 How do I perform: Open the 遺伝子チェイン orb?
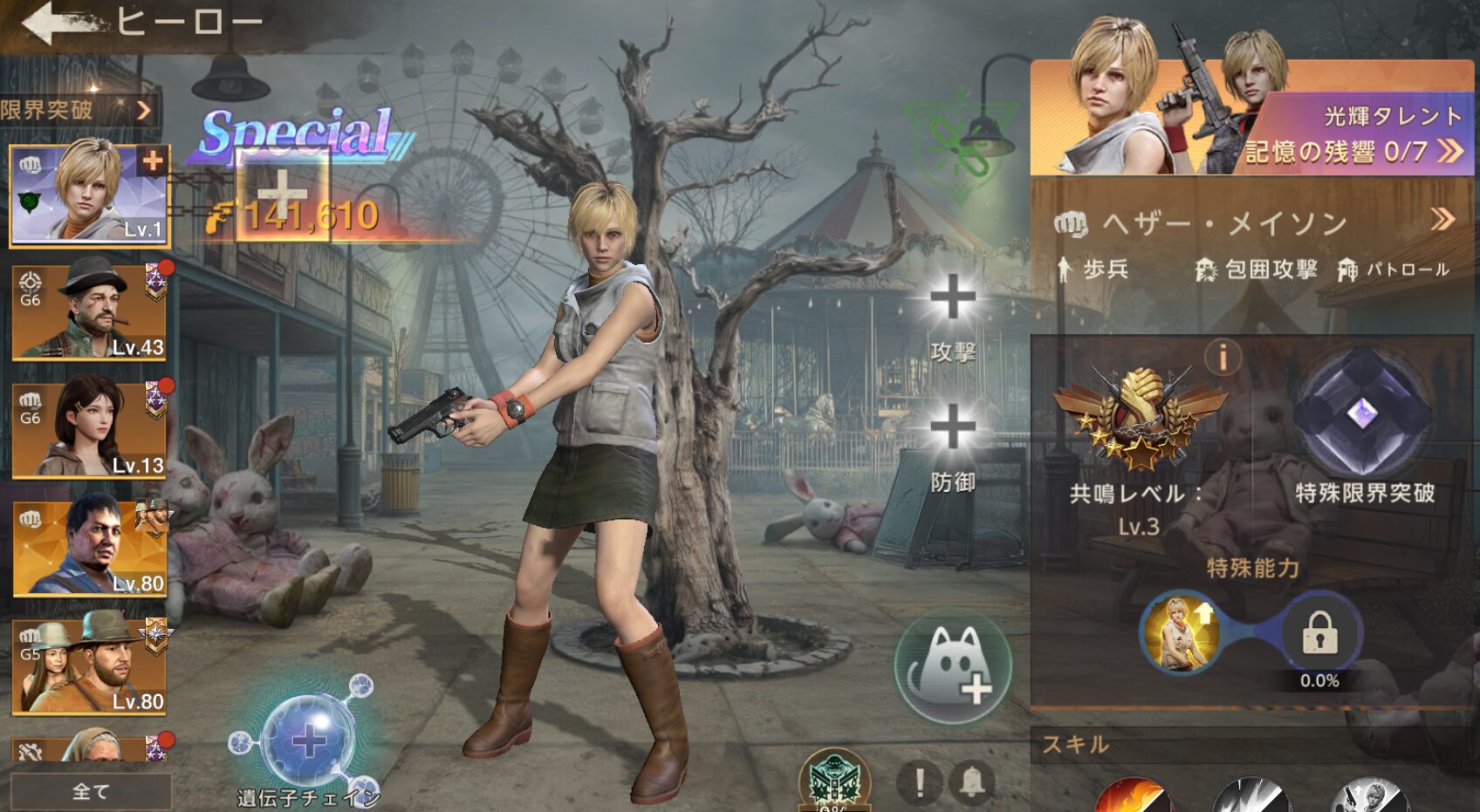click(x=309, y=741)
